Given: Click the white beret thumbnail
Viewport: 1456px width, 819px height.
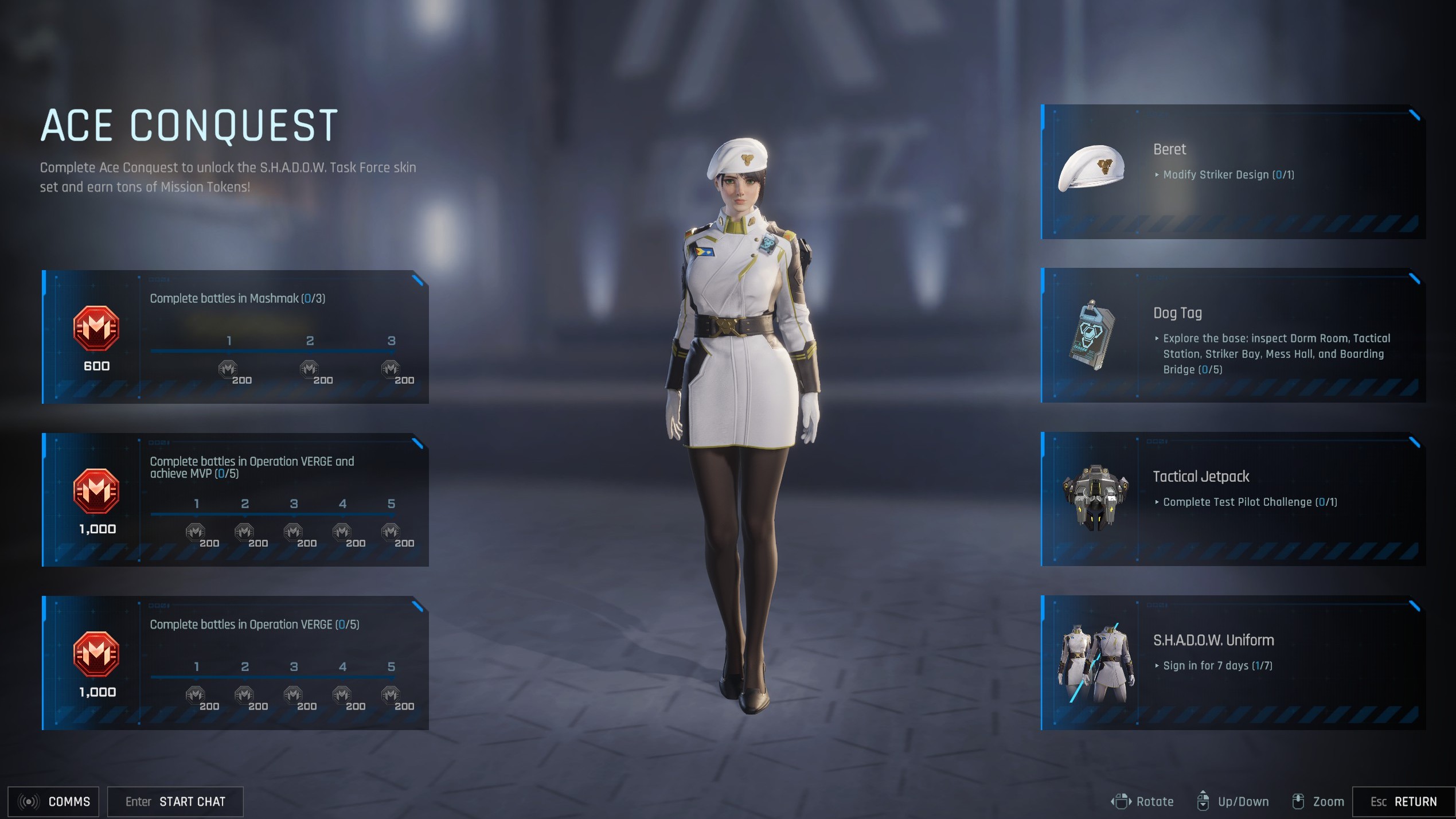Looking at the screenshot, I should [1091, 168].
